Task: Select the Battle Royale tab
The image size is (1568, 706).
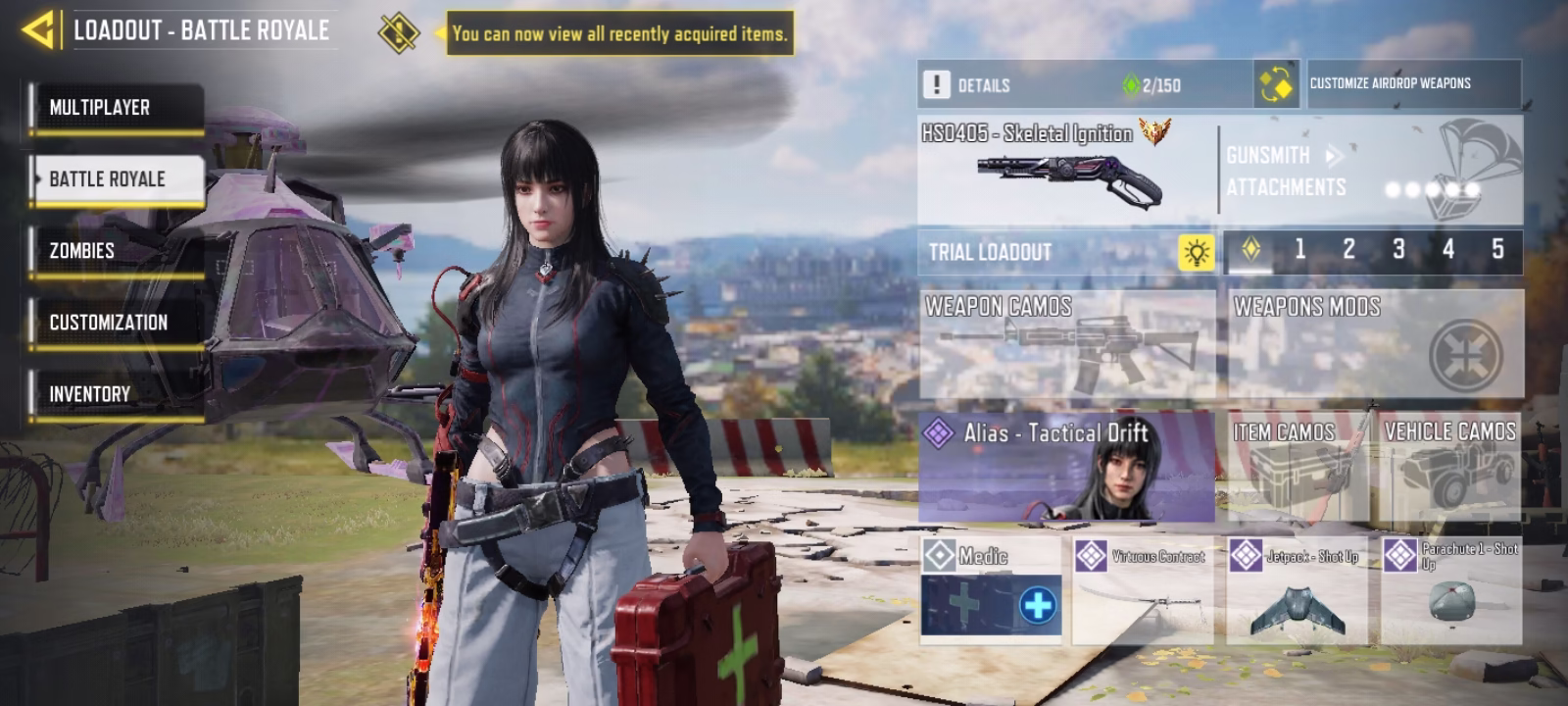Action: (x=117, y=179)
